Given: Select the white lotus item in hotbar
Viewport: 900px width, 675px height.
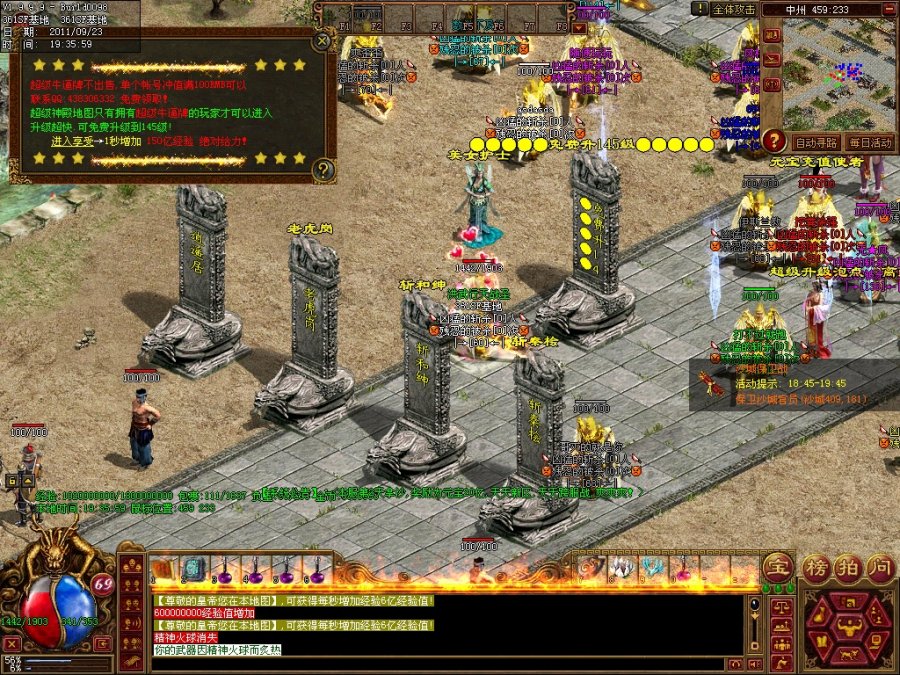Looking at the screenshot, I should [x=622, y=569].
